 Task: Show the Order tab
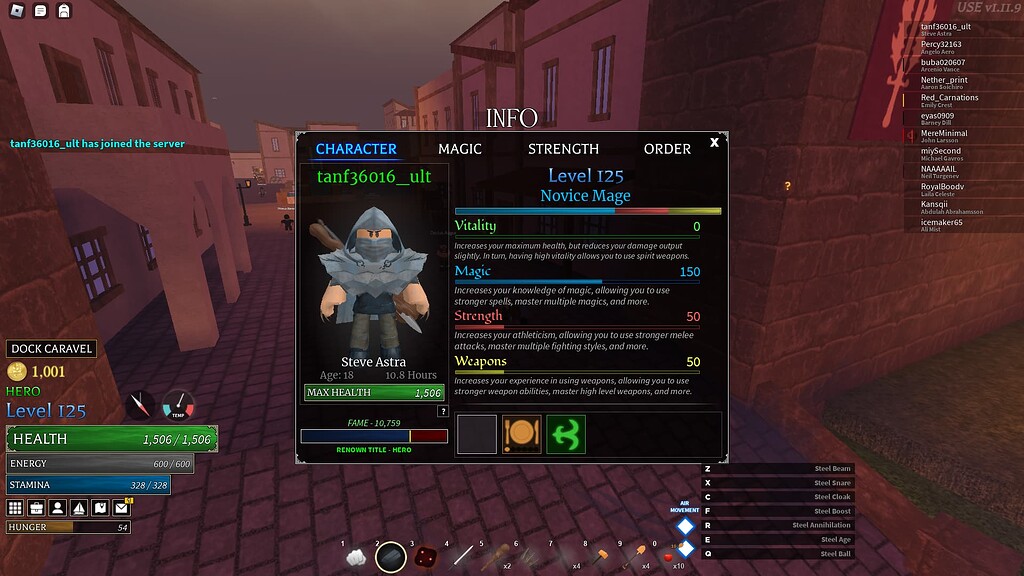pos(667,149)
